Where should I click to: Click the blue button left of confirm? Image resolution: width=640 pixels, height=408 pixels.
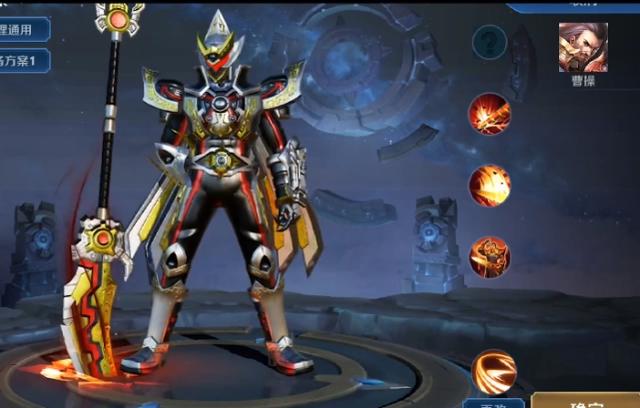493,403
